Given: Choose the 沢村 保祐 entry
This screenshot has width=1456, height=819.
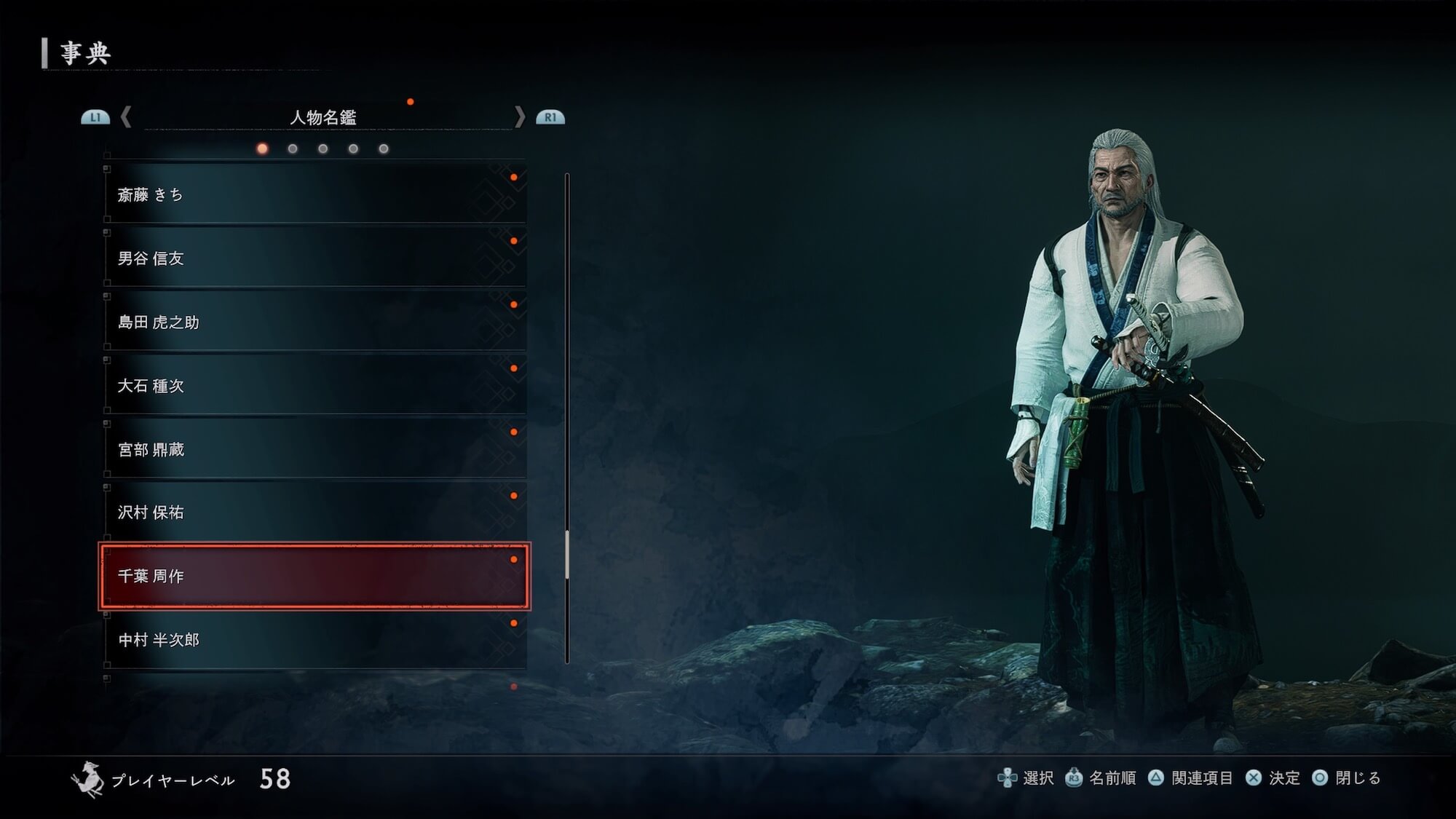Looking at the screenshot, I should point(314,513).
